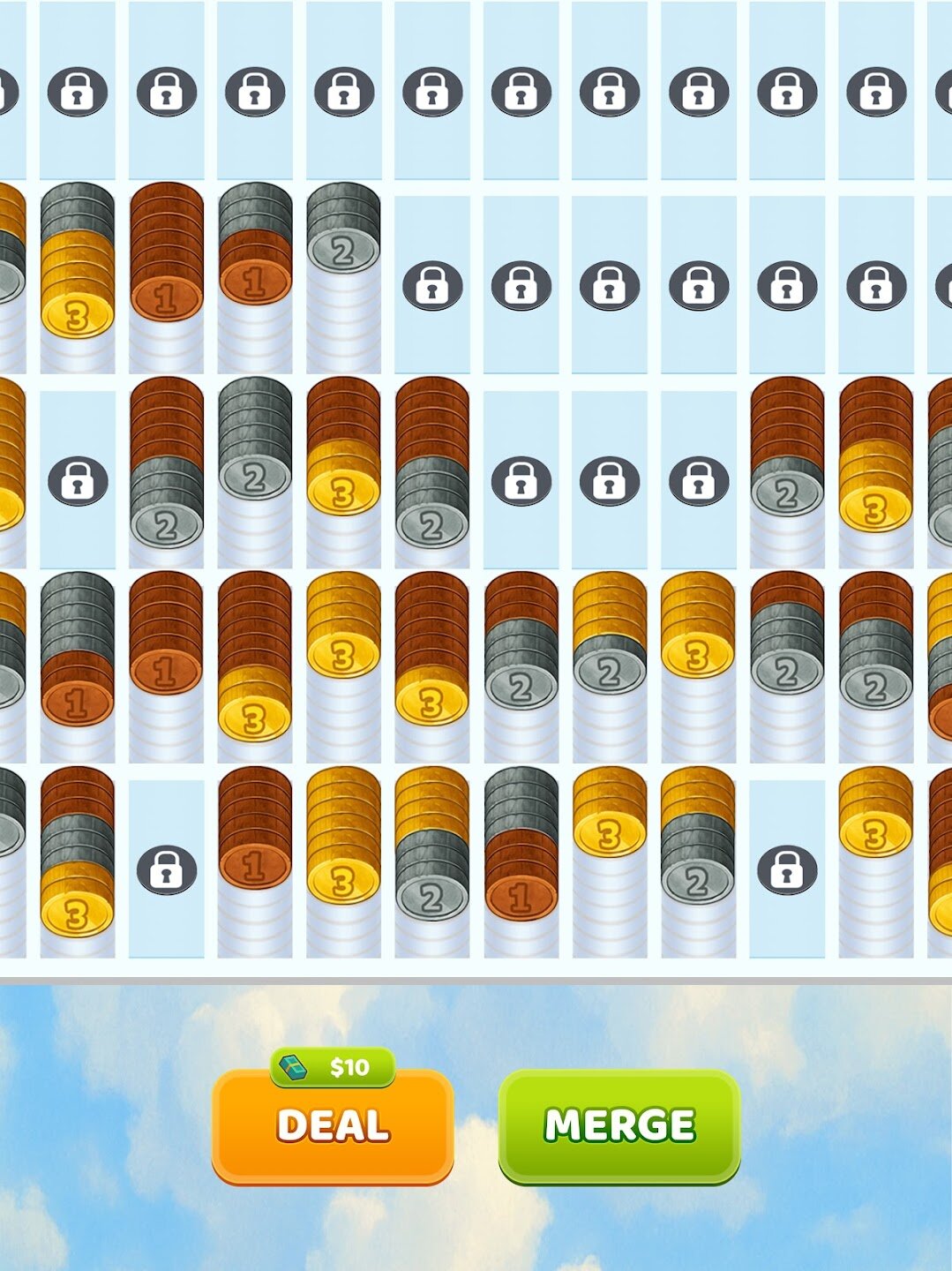The image size is (952, 1271).
Task: Tap the orange DEAL button
Action: pyautogui.click(x=333, y=1125)
